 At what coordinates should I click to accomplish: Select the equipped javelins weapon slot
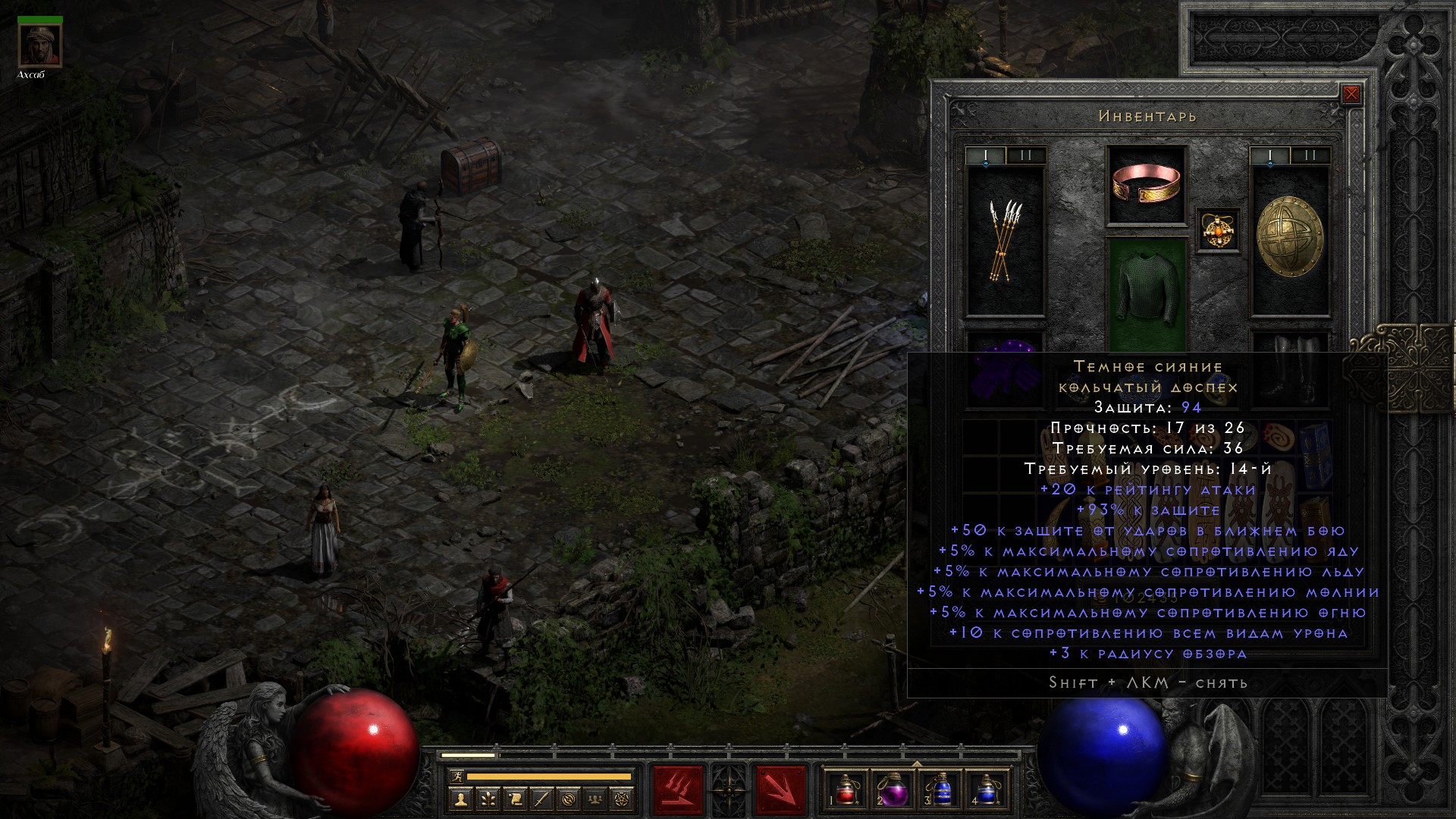1005,240
